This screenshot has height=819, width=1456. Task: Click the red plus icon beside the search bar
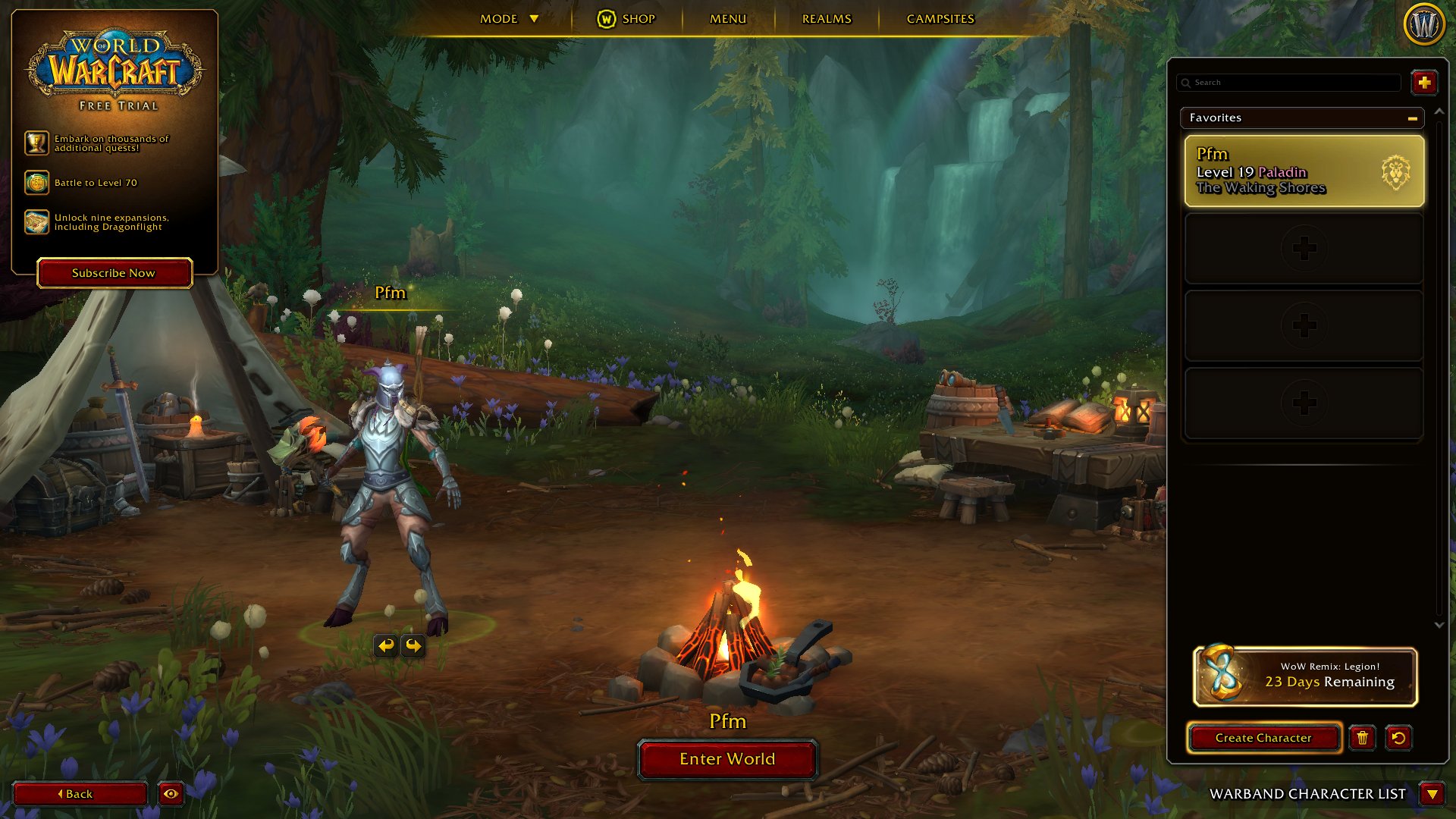click(x=1424, y=83)
